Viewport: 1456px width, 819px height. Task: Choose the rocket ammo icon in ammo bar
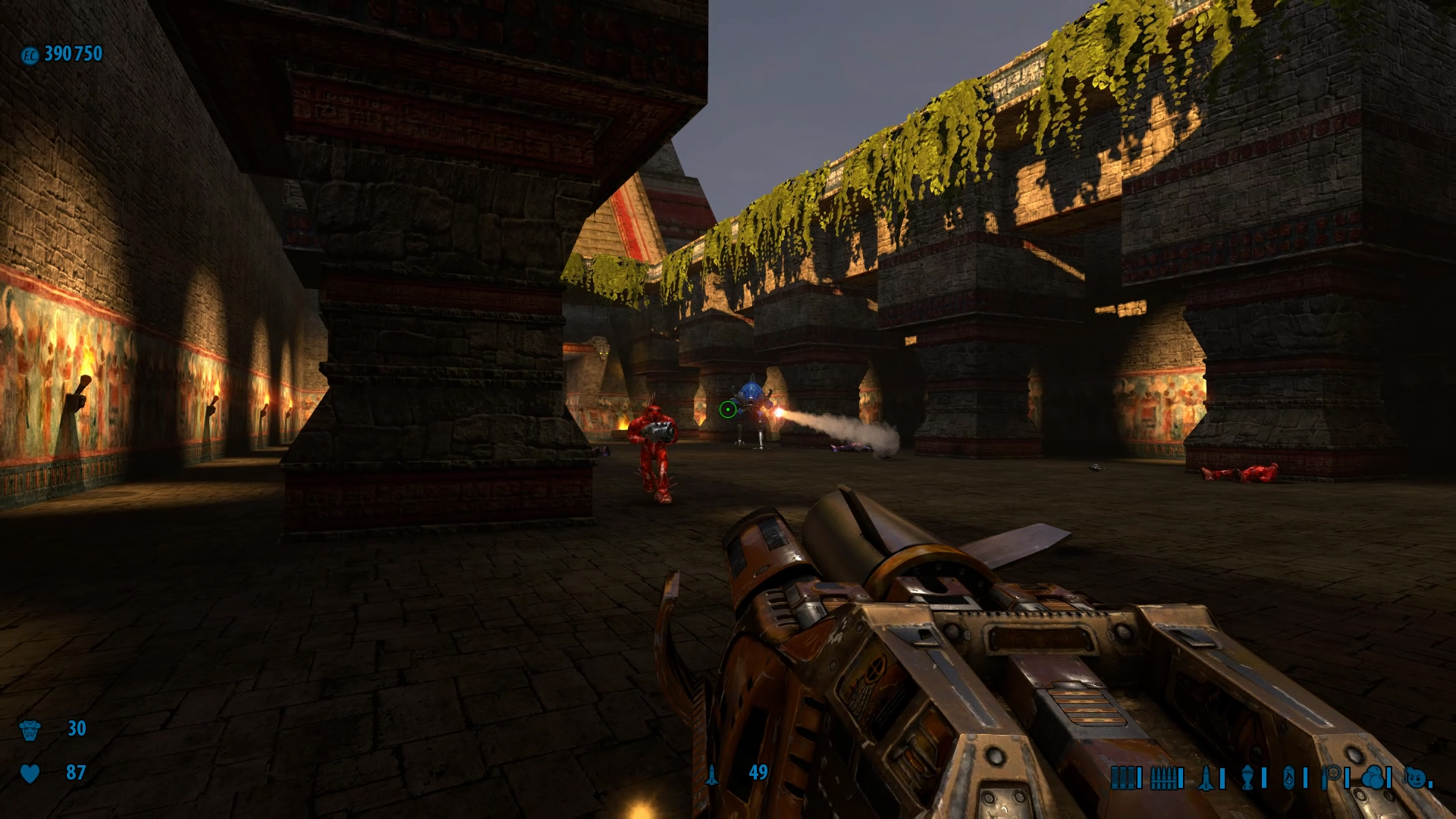(x=1206, y=778)
